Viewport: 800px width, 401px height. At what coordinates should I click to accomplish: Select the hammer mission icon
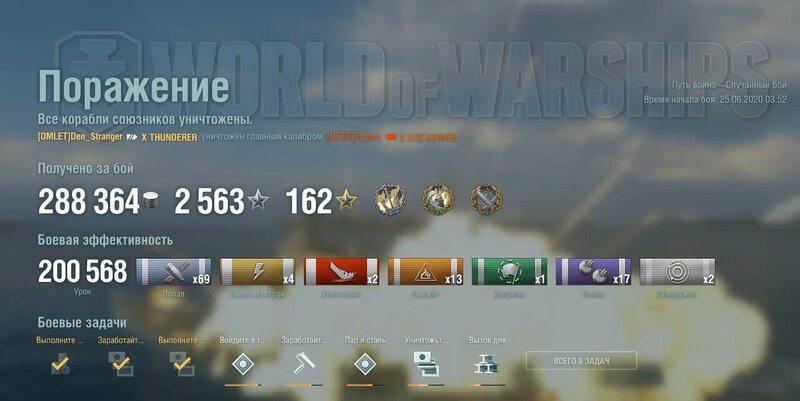301,364
